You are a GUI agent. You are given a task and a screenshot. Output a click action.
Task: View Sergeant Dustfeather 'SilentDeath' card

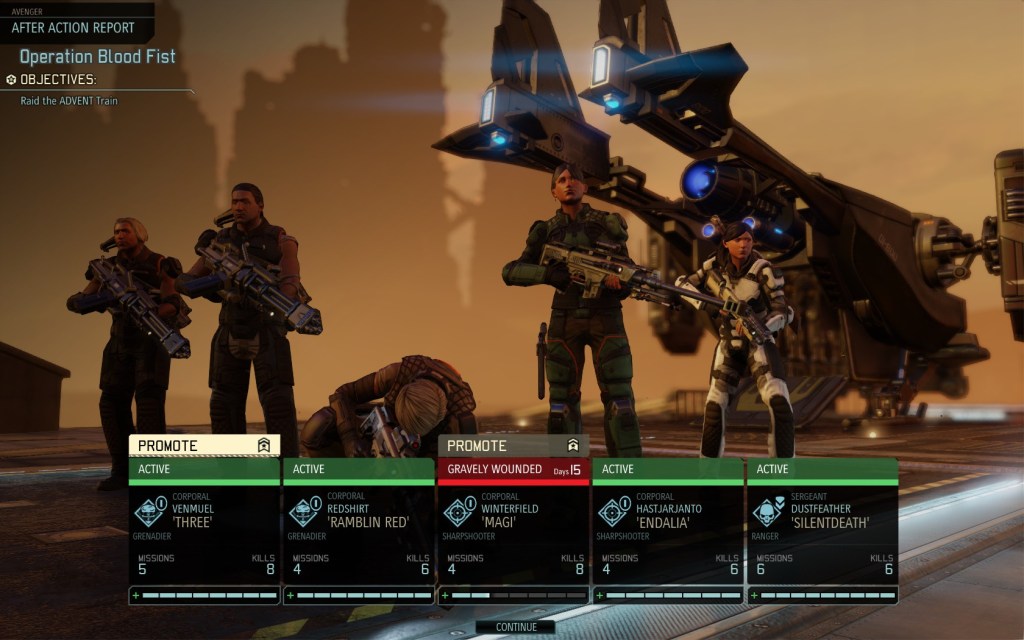[822, 530]
